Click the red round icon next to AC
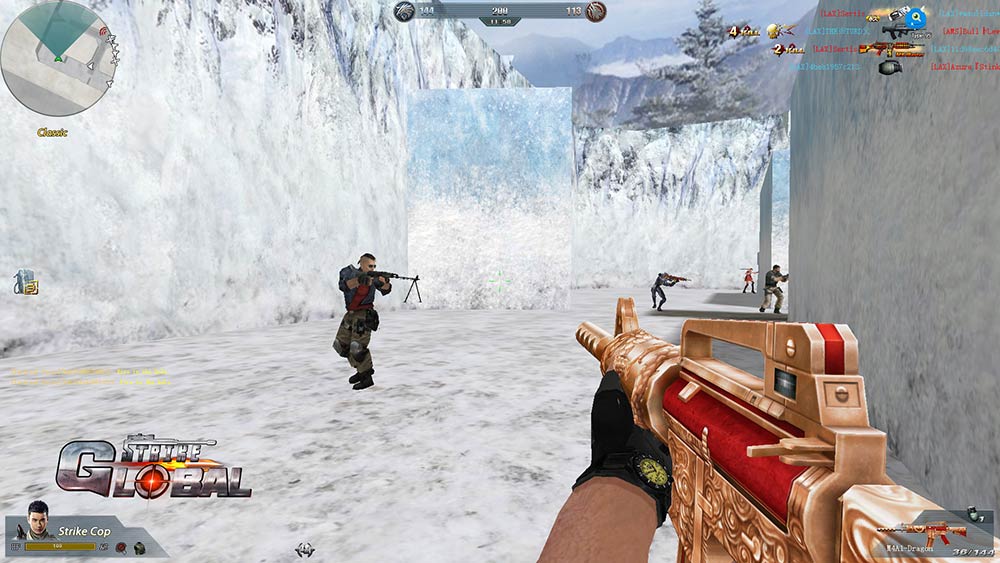 [x=120, y=547]
